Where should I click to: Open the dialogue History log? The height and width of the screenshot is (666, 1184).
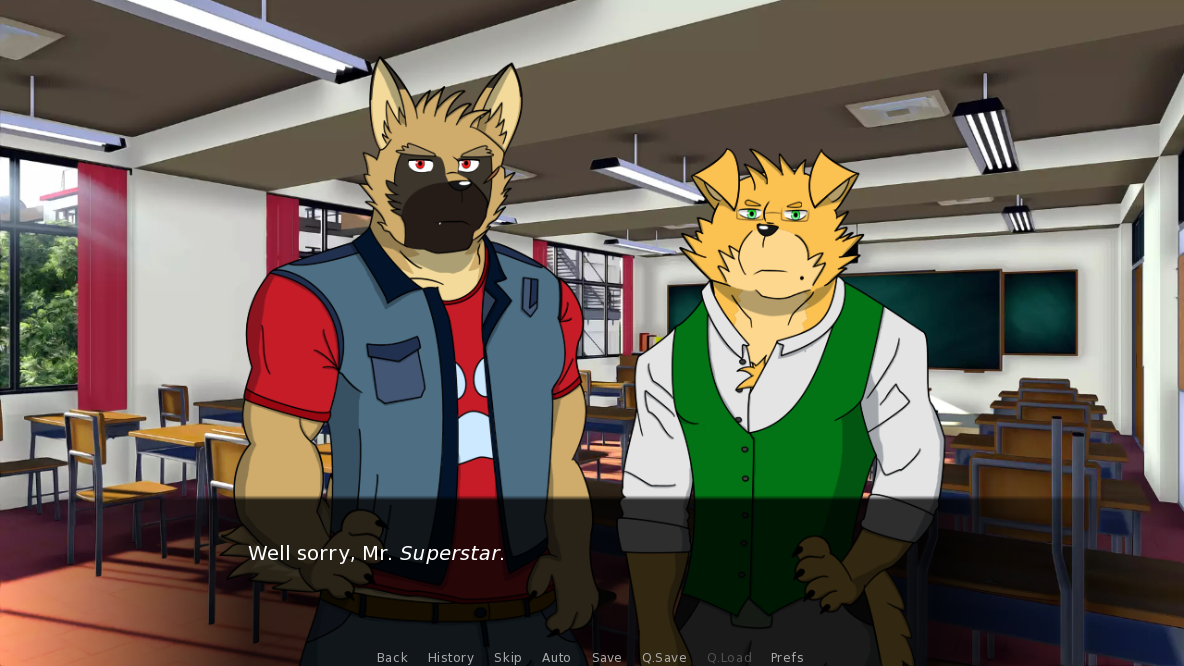click(451, 657)
